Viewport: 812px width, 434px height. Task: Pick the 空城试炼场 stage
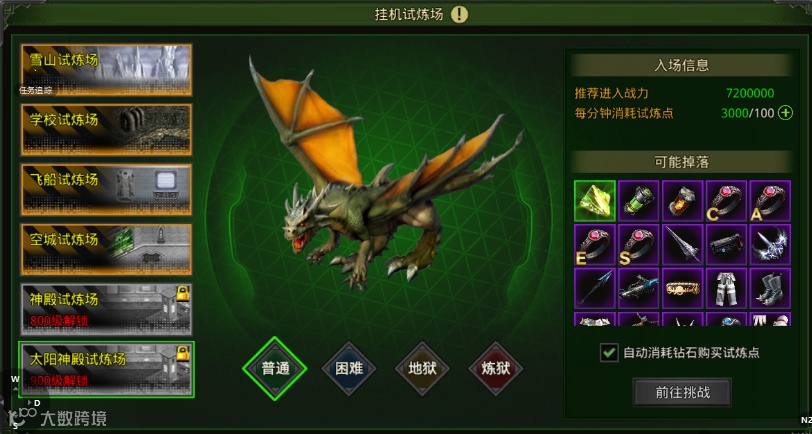(x=105, y=249)
